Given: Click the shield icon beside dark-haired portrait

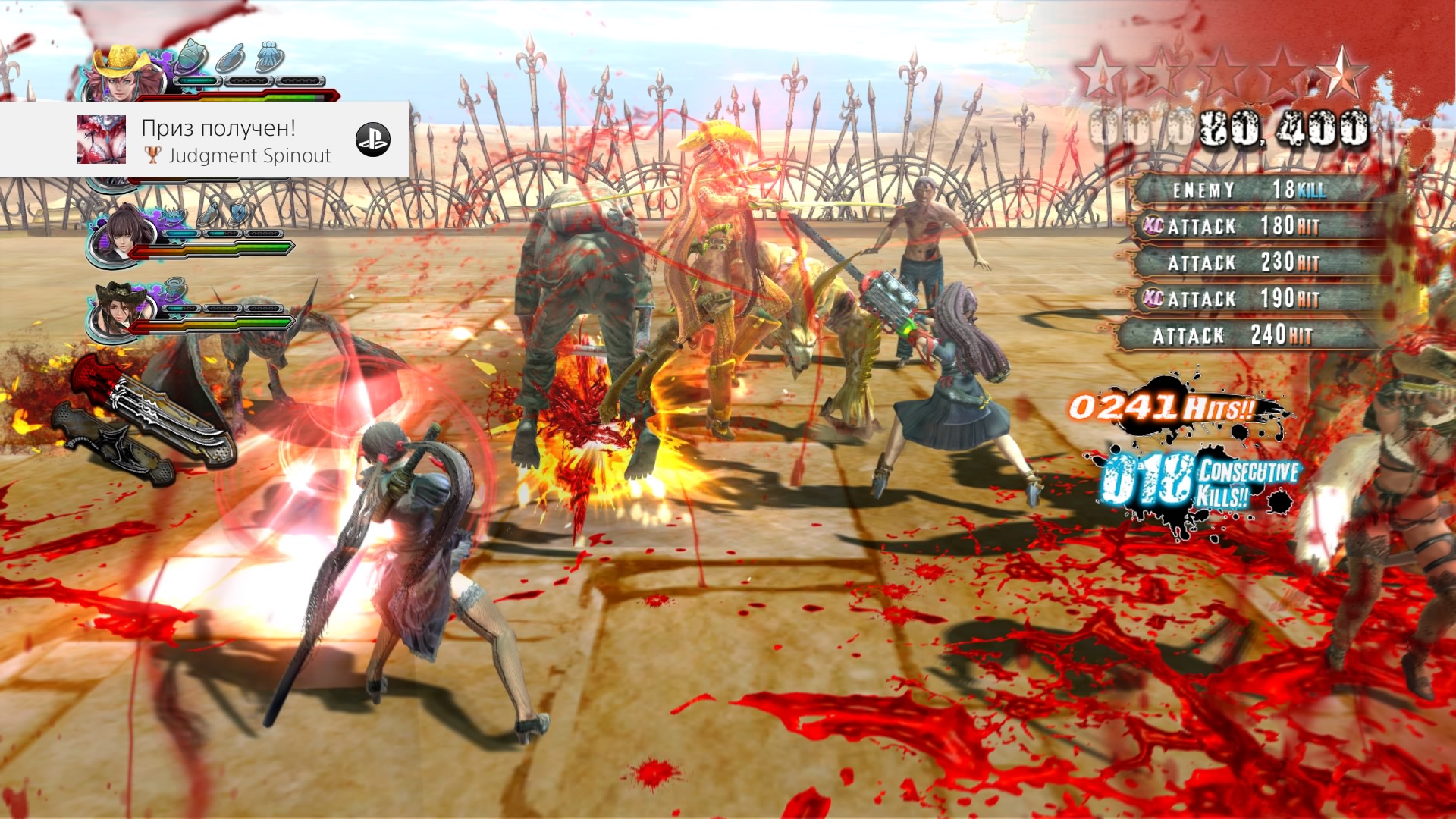Looking at the screenshot, I should 238,213.
